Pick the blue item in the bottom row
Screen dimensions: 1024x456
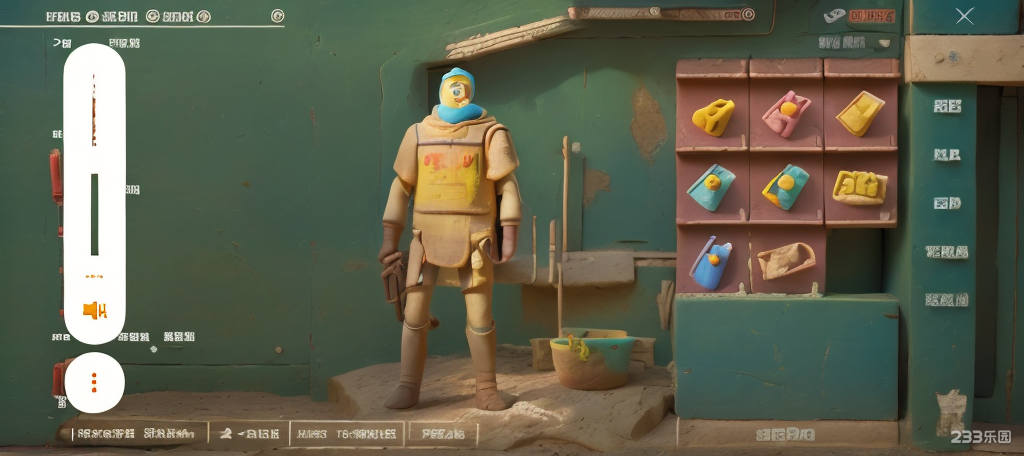[x=711, y=264]
